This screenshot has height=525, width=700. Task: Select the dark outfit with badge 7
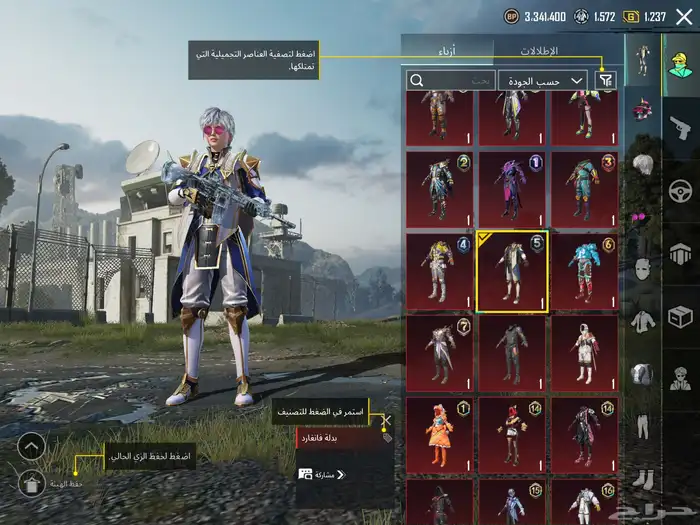[440, 352]
